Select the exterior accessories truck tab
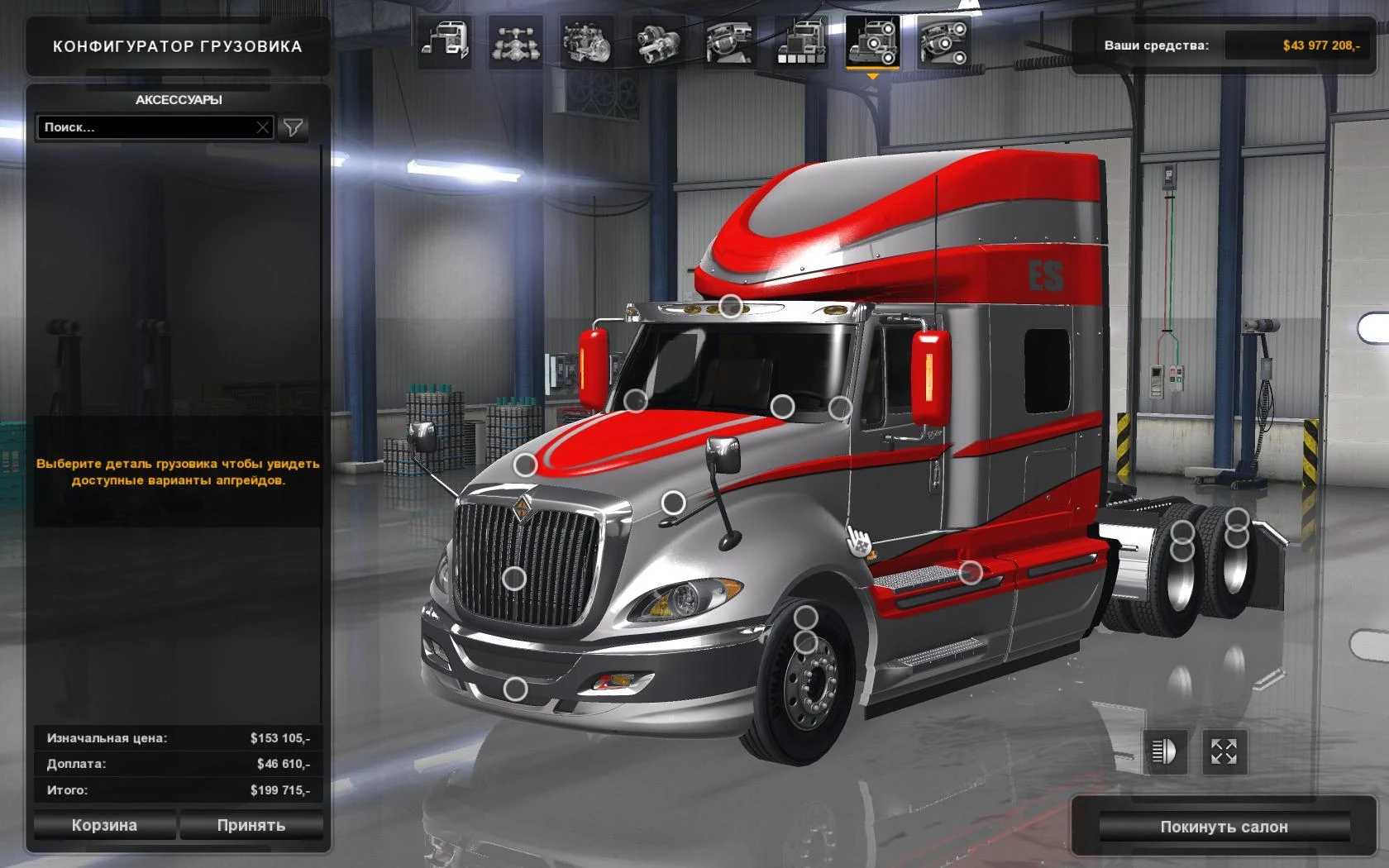The width and height of the screenshot is (1389, 868). tap(872, 42)
